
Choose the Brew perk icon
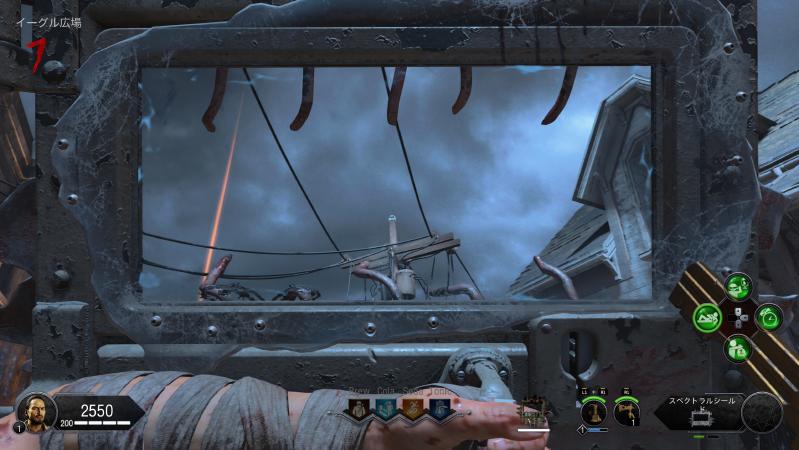click(357, 409)
